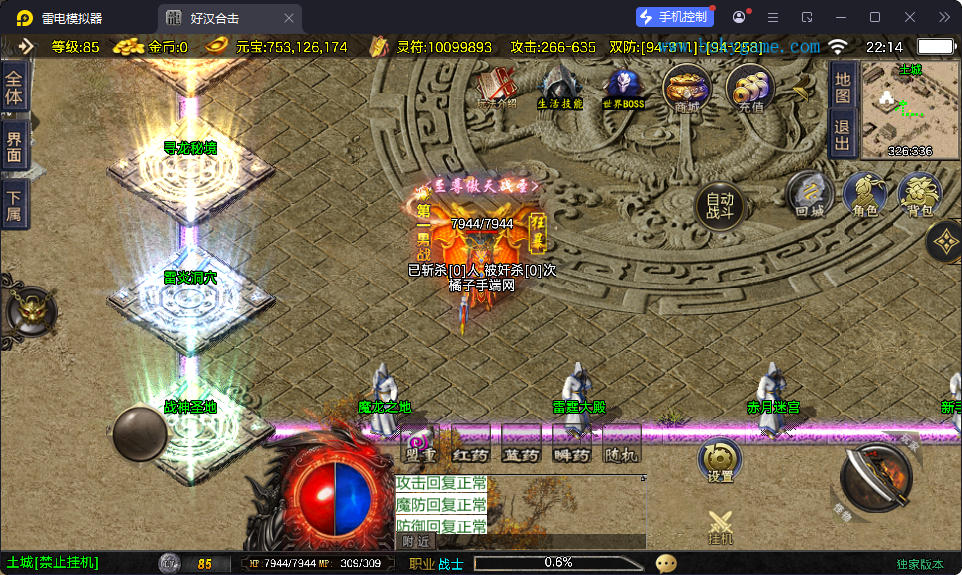This screenshot has width=962, height=575.
Task: Select the 界面 tab on the left
Action: pyautogui.click(x=14, y=147)
